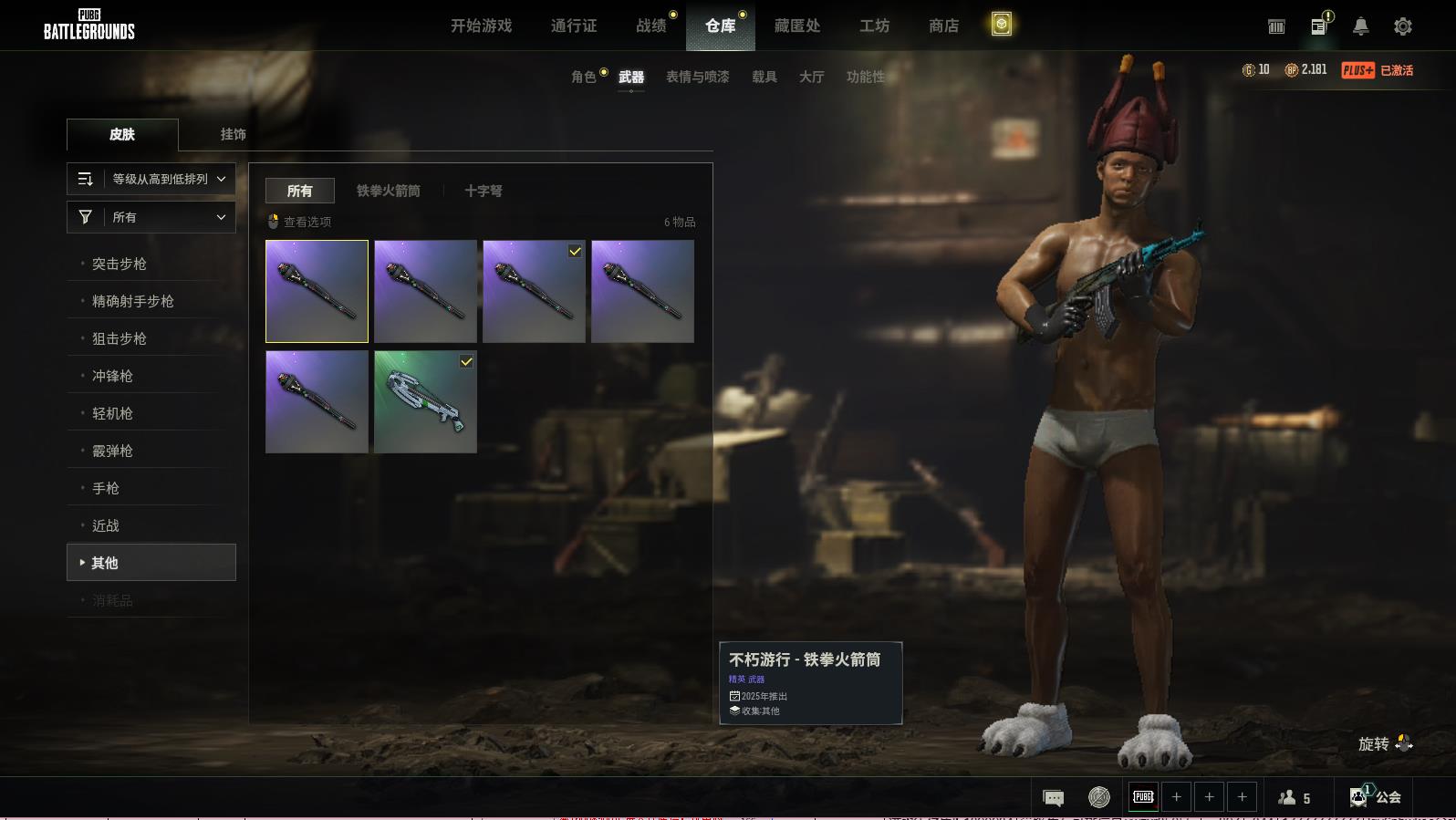Choose the 狙击步枪 weapon category

click(120, 338)
